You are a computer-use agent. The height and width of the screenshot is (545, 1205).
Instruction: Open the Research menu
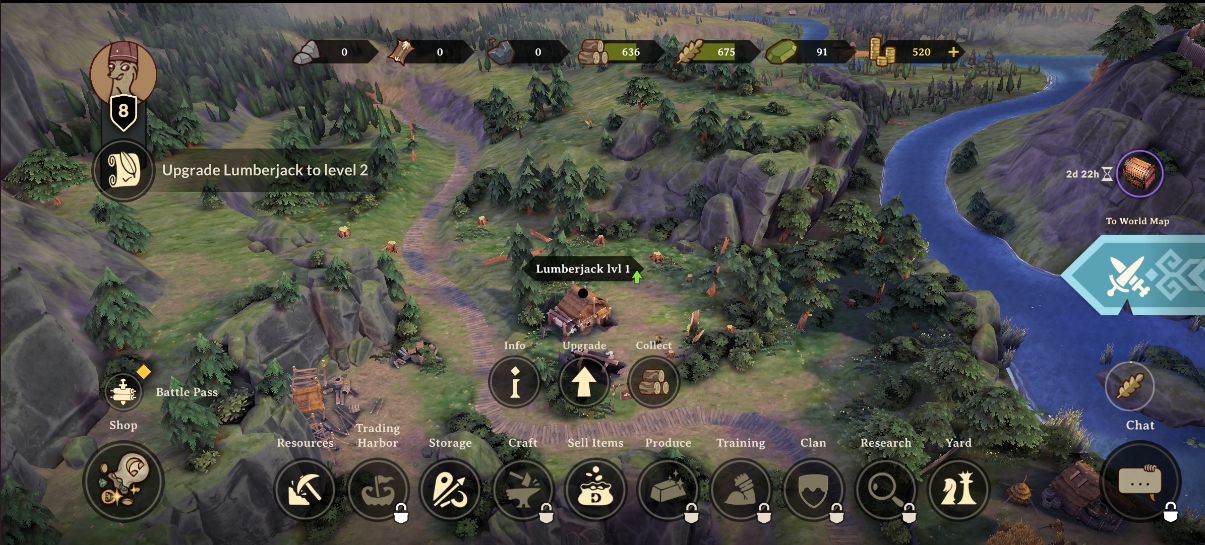coord(886,489)
